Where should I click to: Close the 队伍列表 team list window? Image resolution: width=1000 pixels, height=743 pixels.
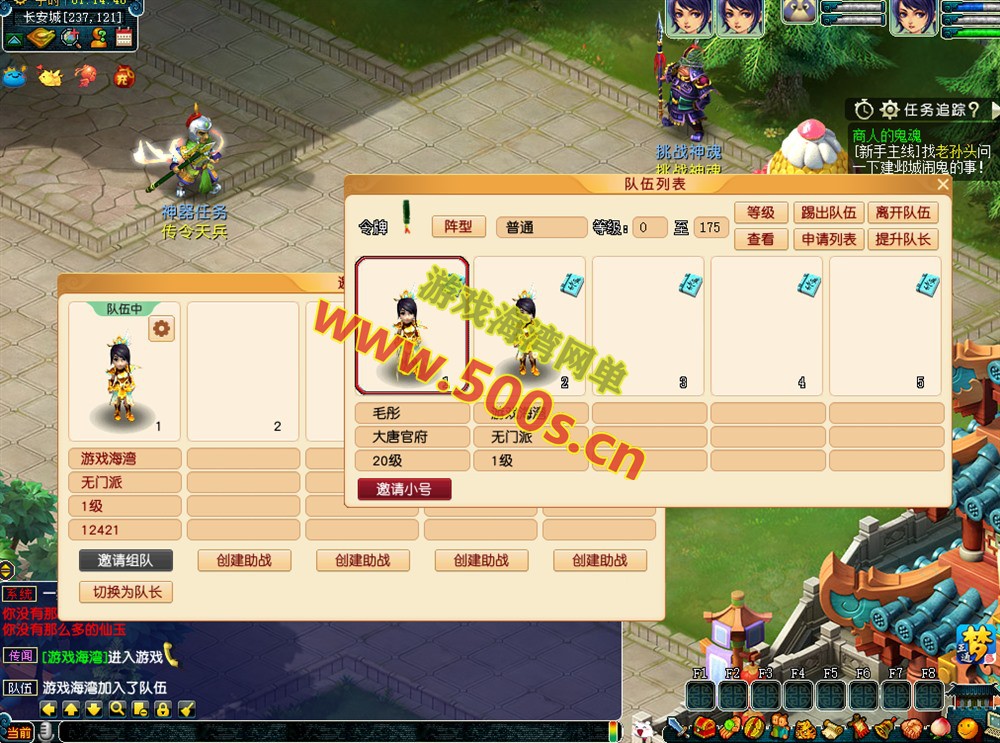coord(942,184)
